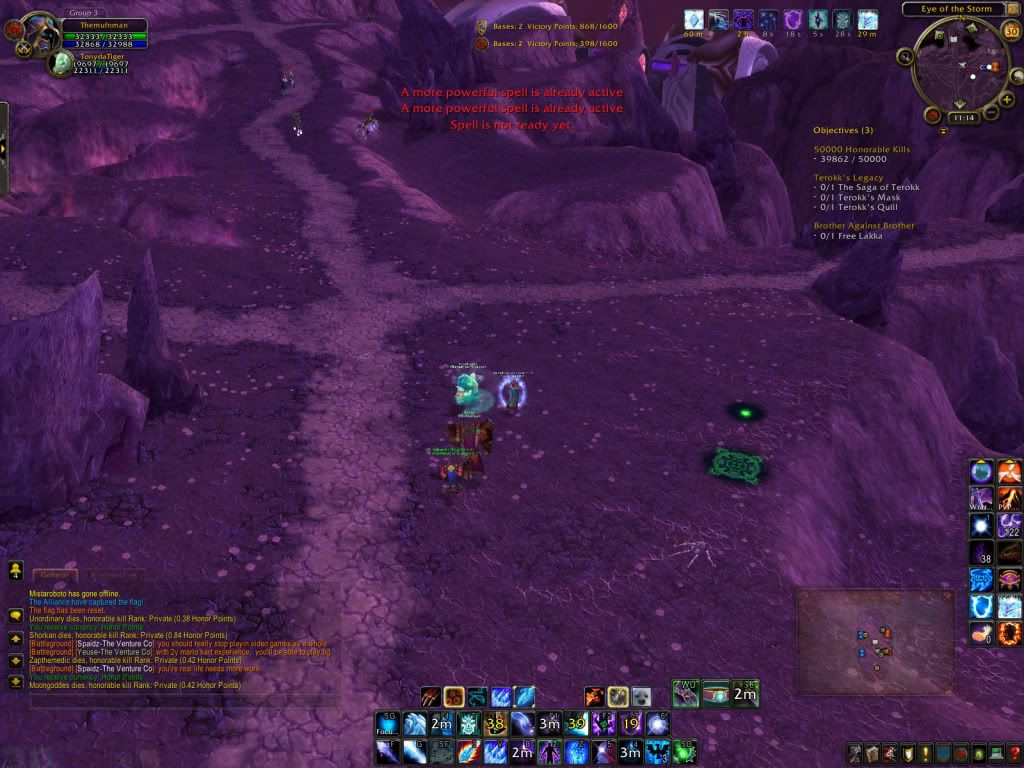The height and width of the screenshot is (768, 1024).
Task: Click the battlefield zone mini-map panel
Action: pos(874,641)
